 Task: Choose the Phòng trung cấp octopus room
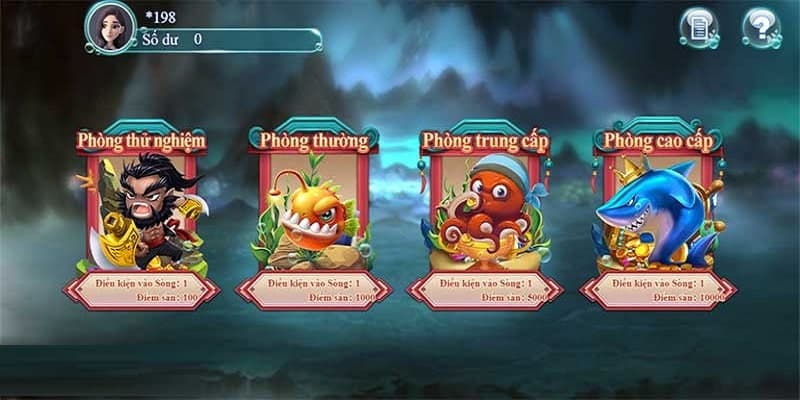tap(486, 215)
